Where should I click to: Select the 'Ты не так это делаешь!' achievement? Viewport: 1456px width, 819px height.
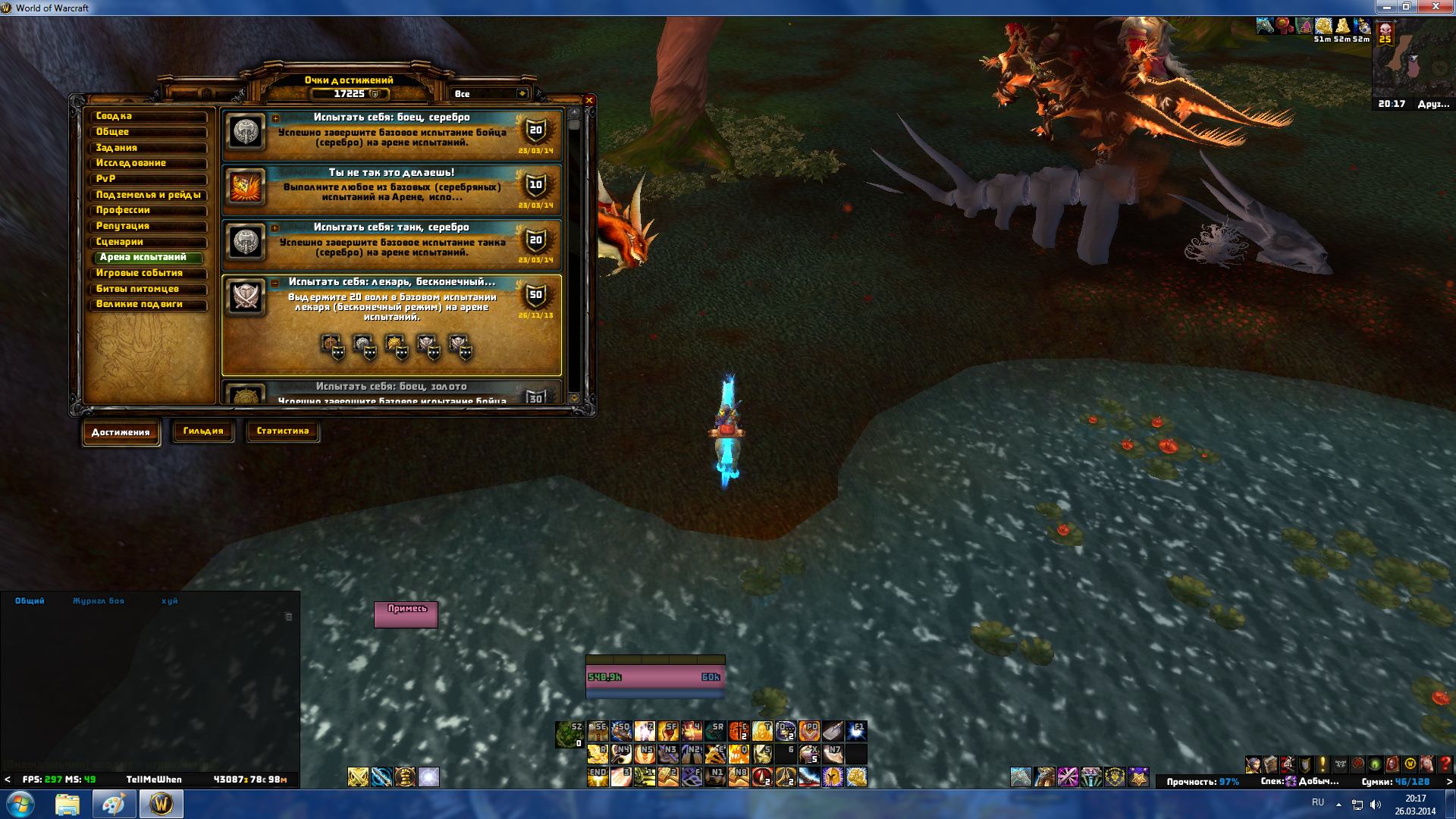[x=391, y=187]
